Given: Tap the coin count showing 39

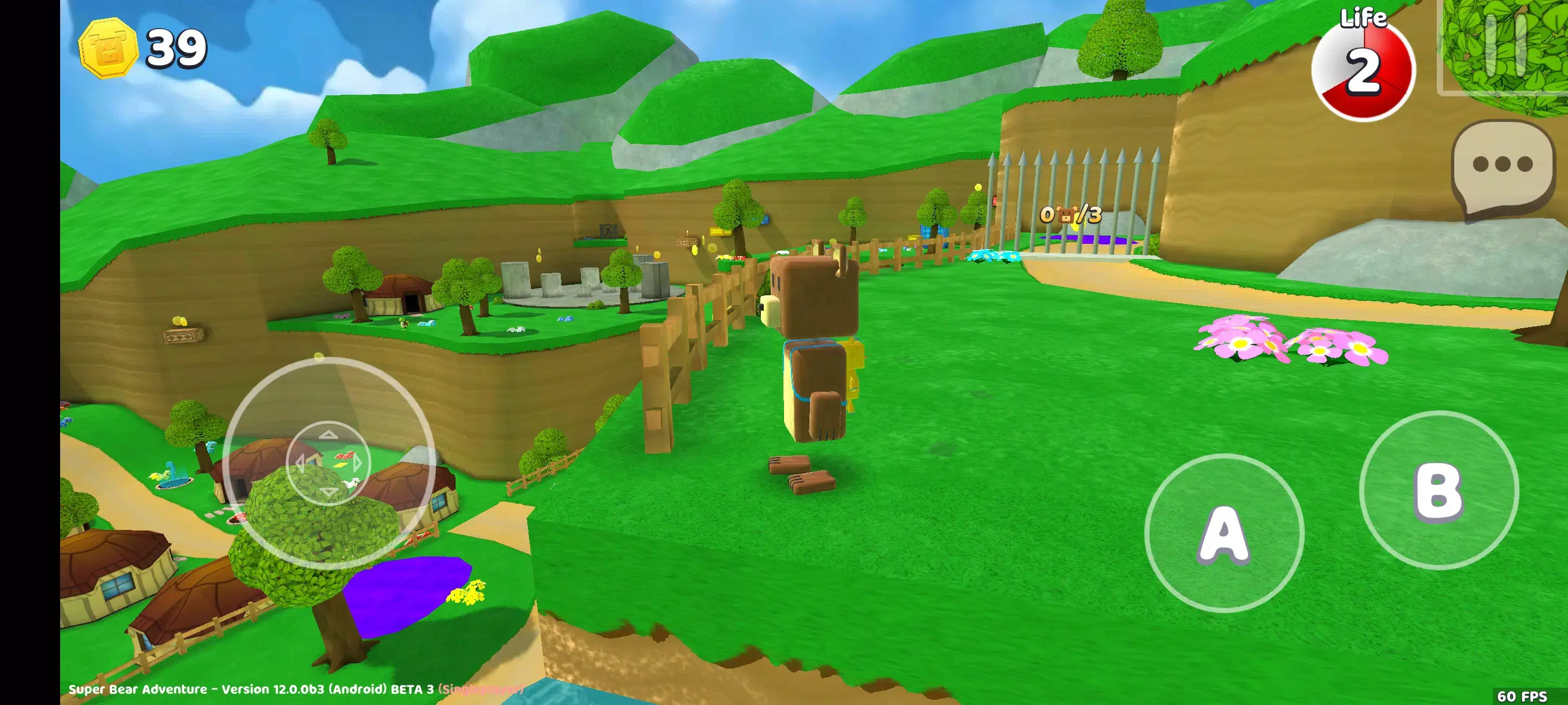Looking at the screenshot, I should 176,49.
